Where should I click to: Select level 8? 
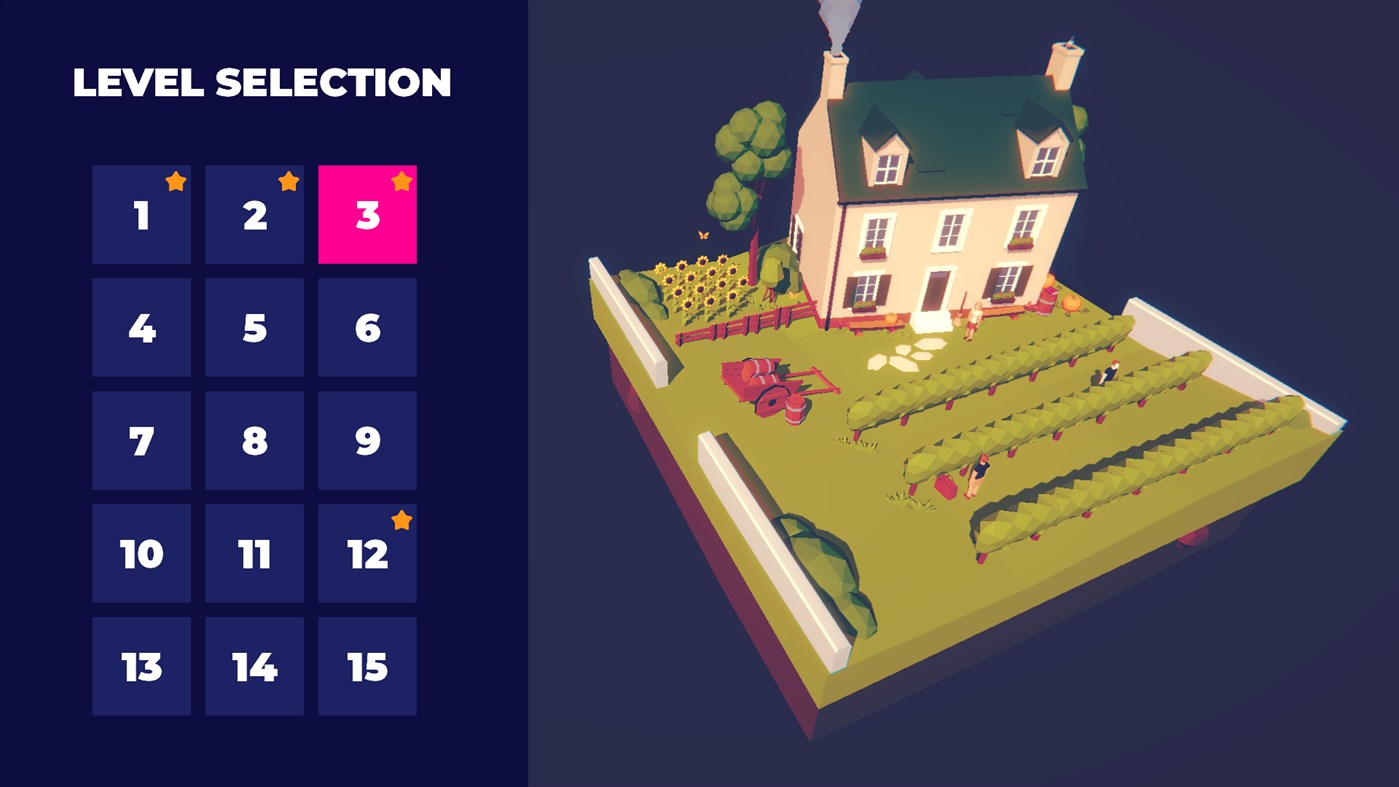(254, 439)
